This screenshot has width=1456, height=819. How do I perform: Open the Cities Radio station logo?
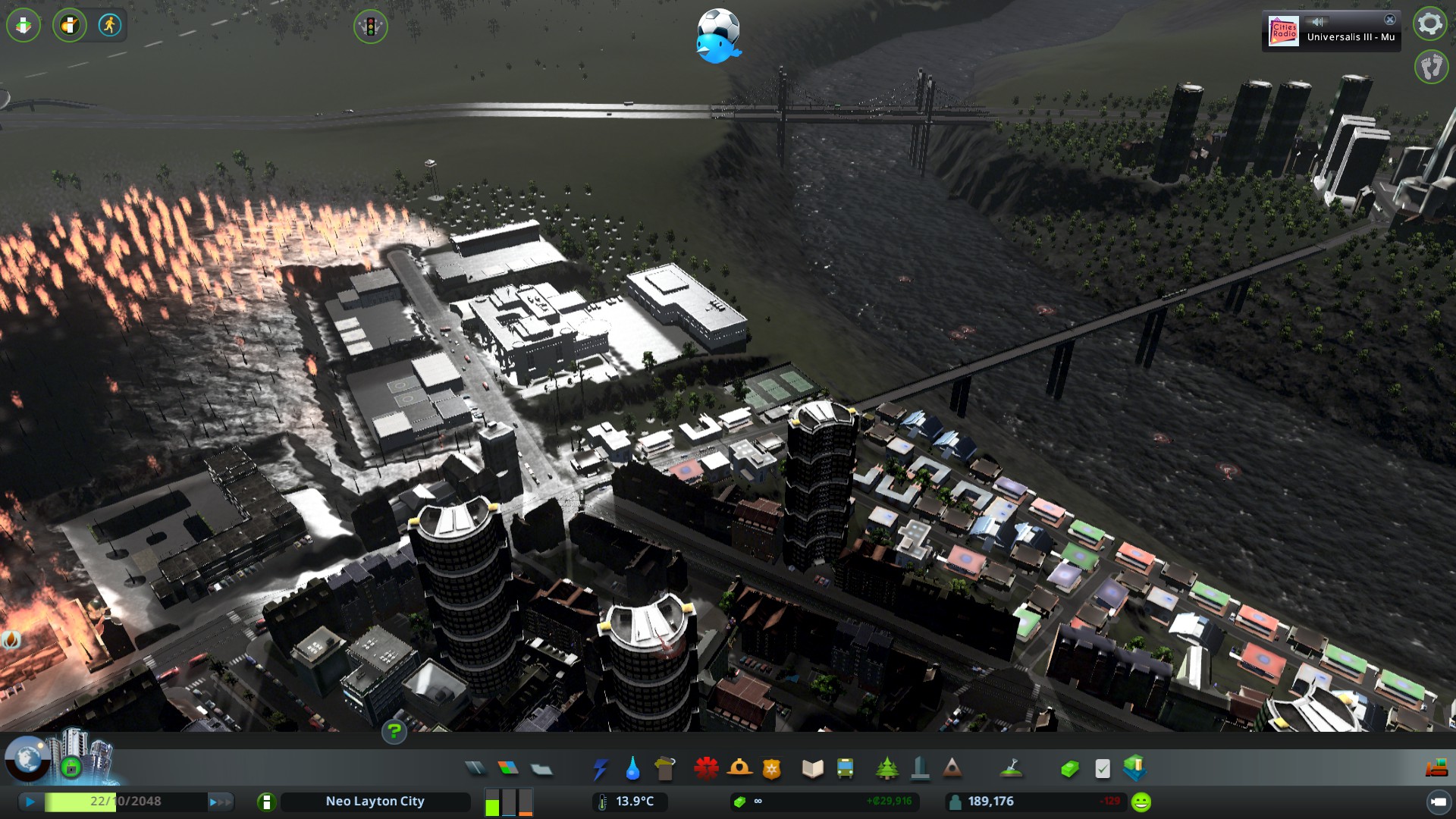click(1284, 32)
